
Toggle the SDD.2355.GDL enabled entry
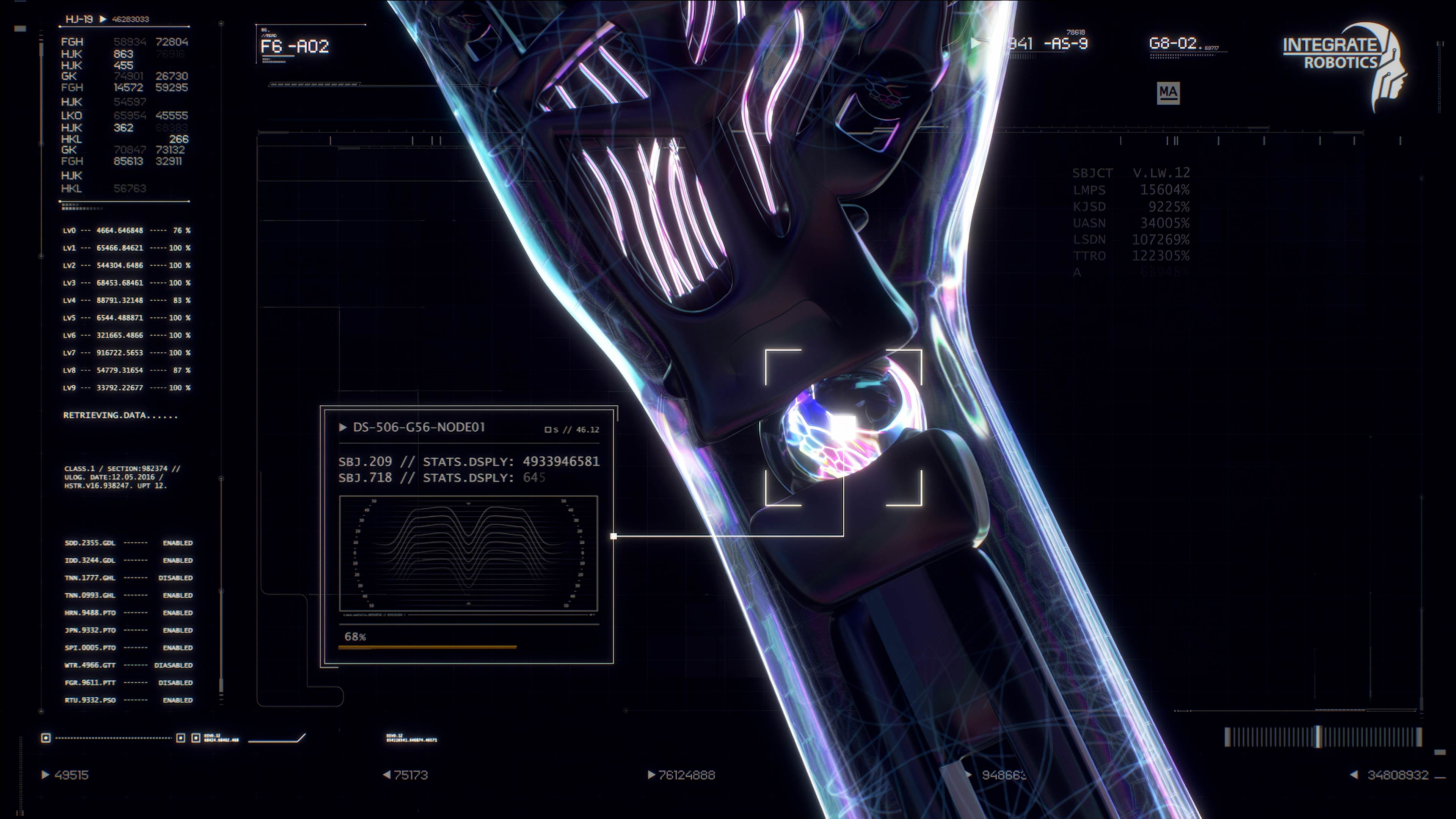pyautogui.click(x=177, y=543)
